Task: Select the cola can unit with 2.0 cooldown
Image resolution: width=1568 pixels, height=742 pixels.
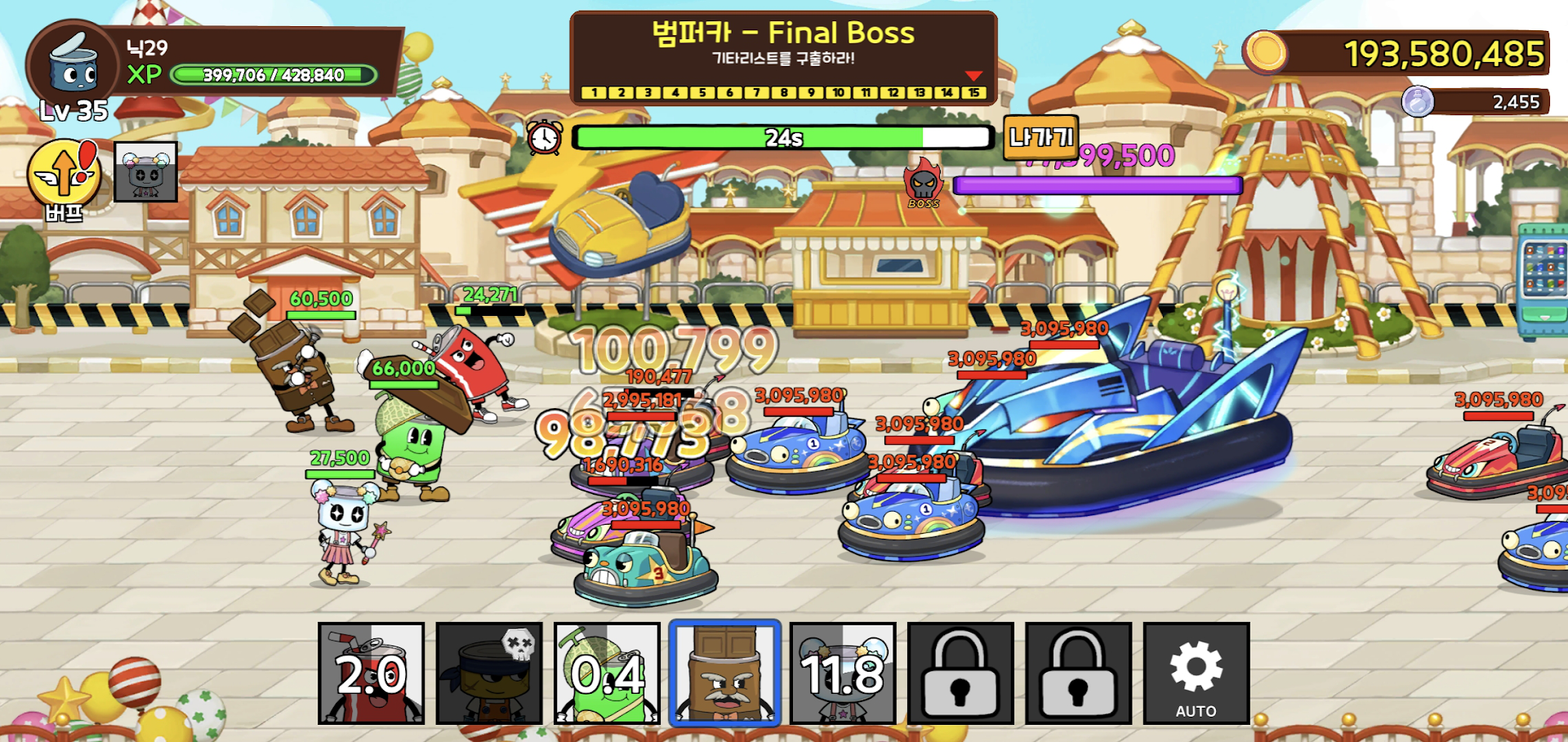Action: [372, 673]
